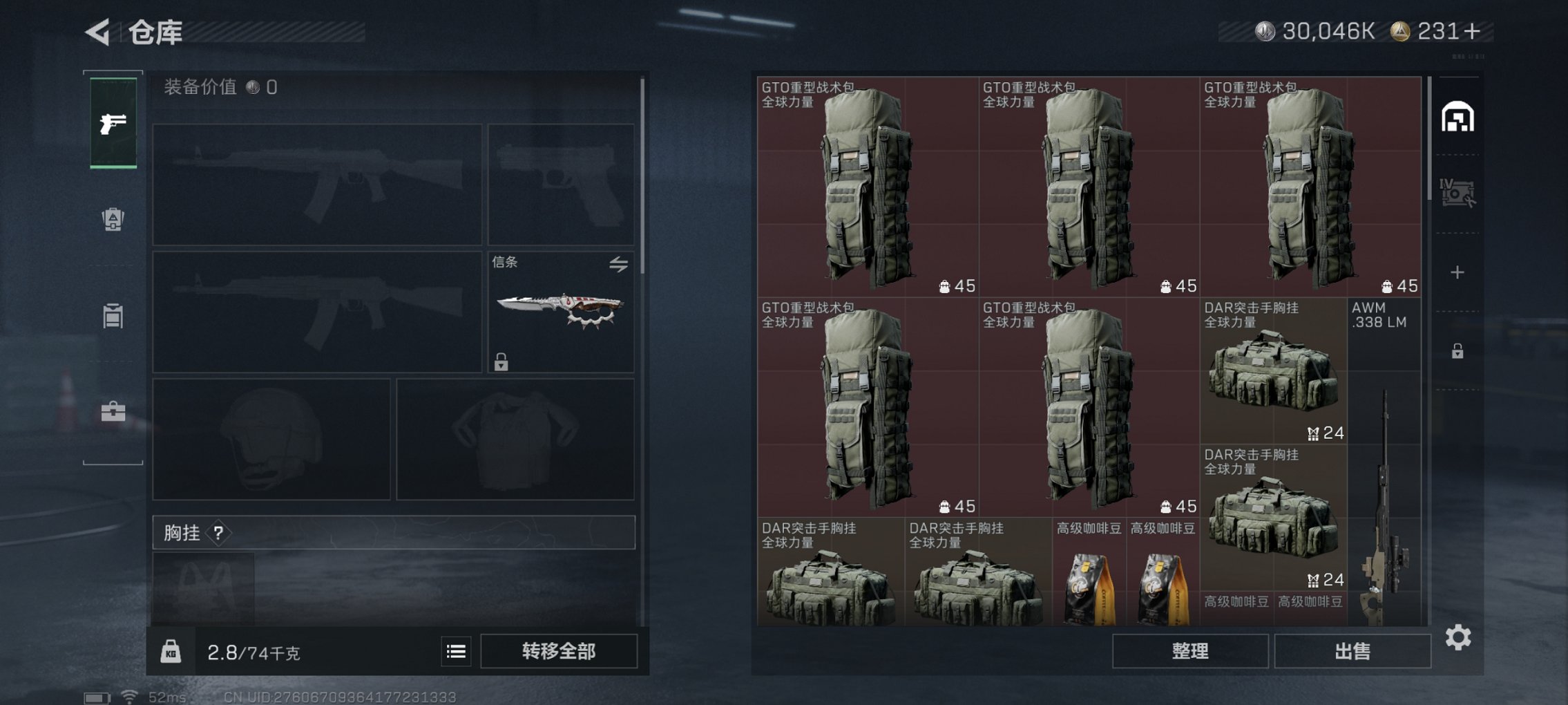This screenshot has width=1568, height=705.
Task: Open the backpack equipment category icon
Action: [114, 220]
